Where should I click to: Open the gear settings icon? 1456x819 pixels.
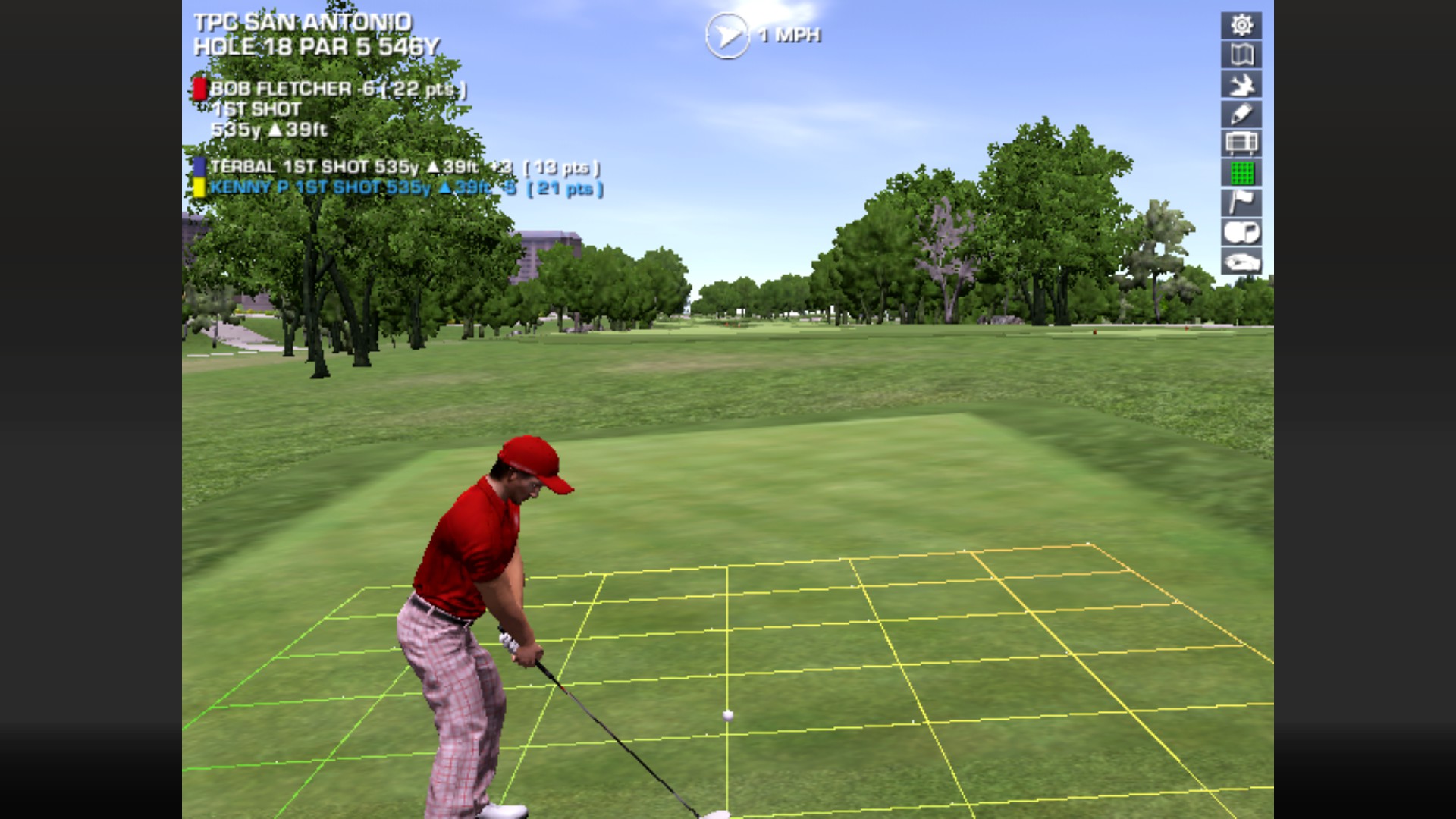(x=1241, y=26)
